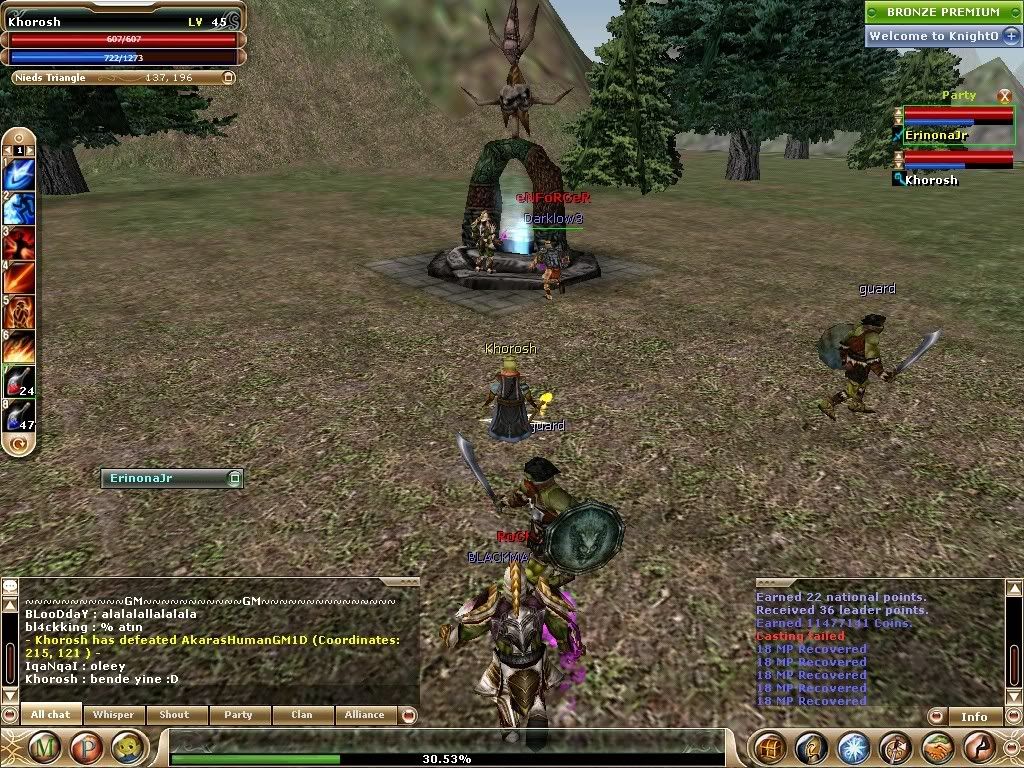Open the treasure chest inventory icon
This screenshot has width=1024, height=768.
pyautogui.click(x=770, y=747)
